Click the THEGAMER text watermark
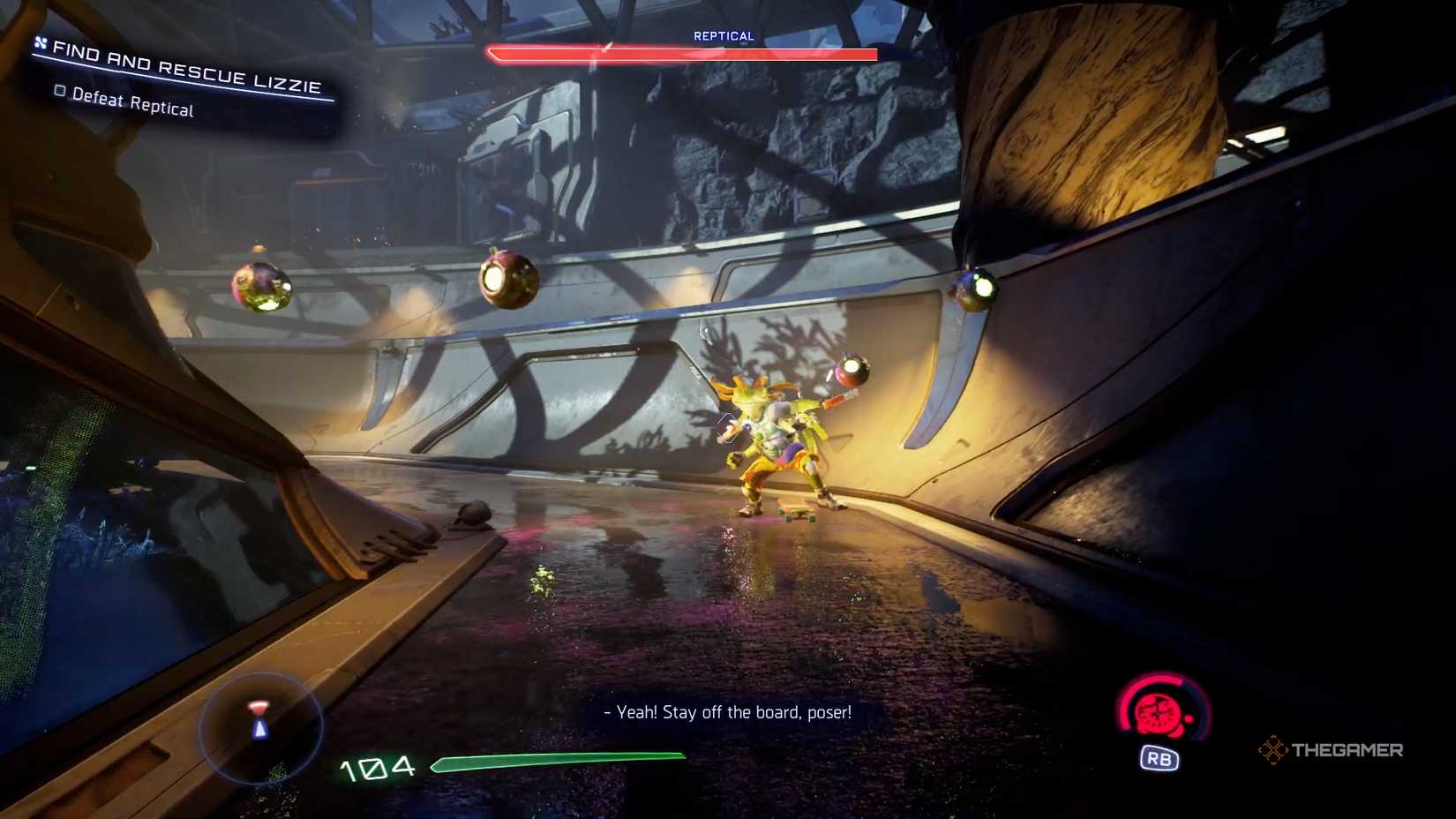This screenshot has width=1456, height=819. pyautogui.click(x=1350, y=750)
